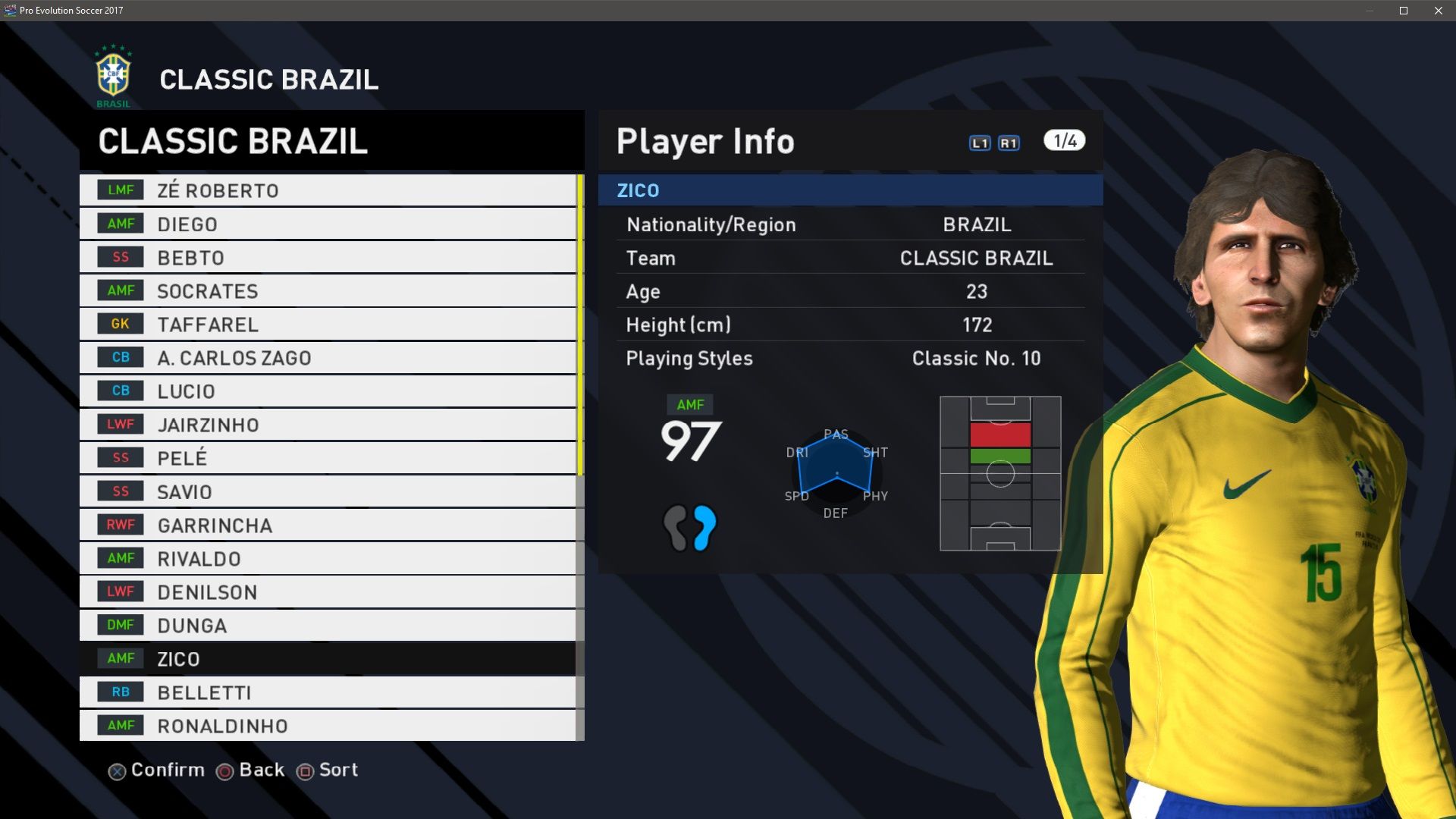This screenshot has width=1456, height=819.
Task: Pick Rivaldo from the player list
Action: click(328, 558)
